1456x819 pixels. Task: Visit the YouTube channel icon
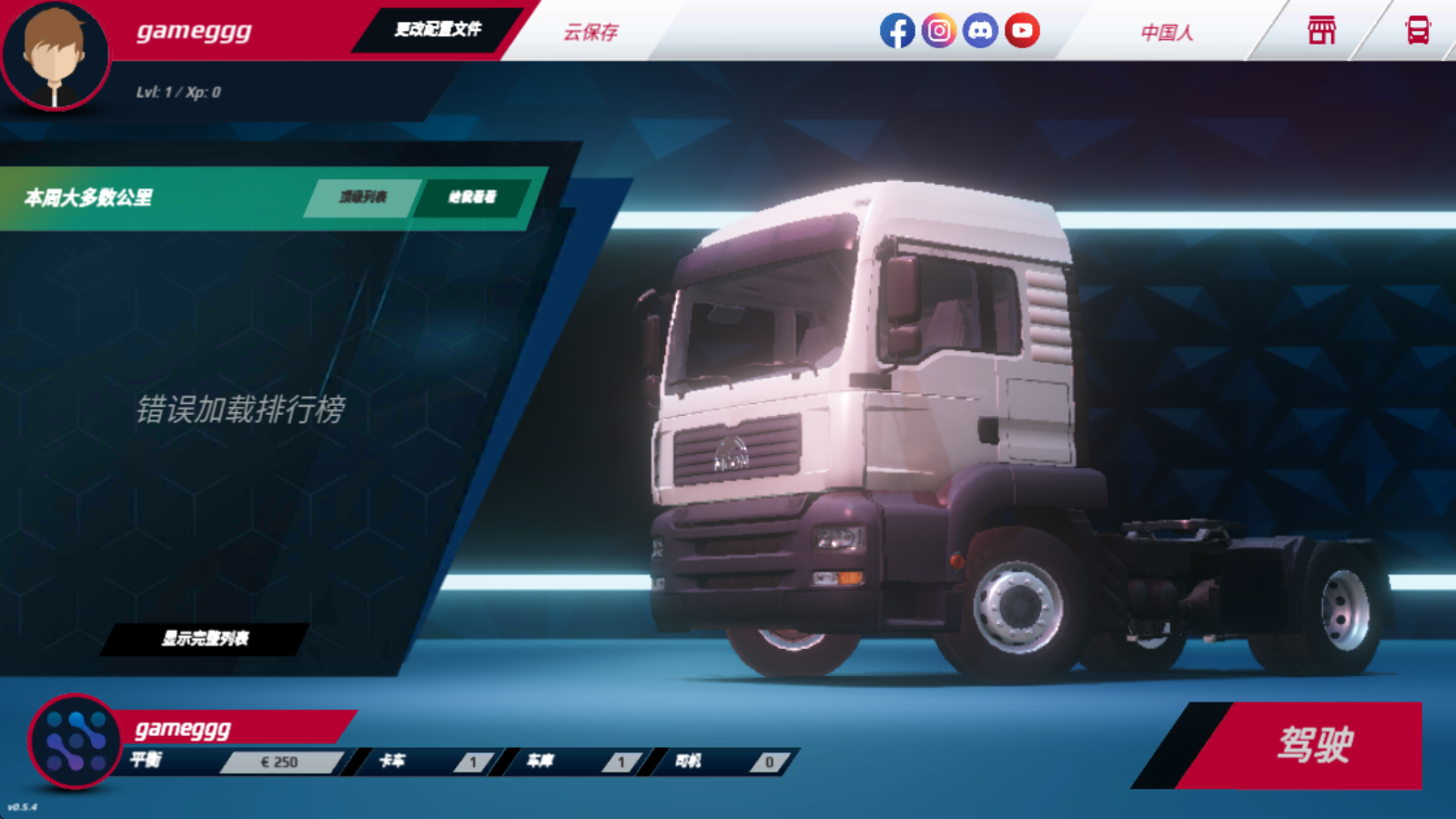1022,31
